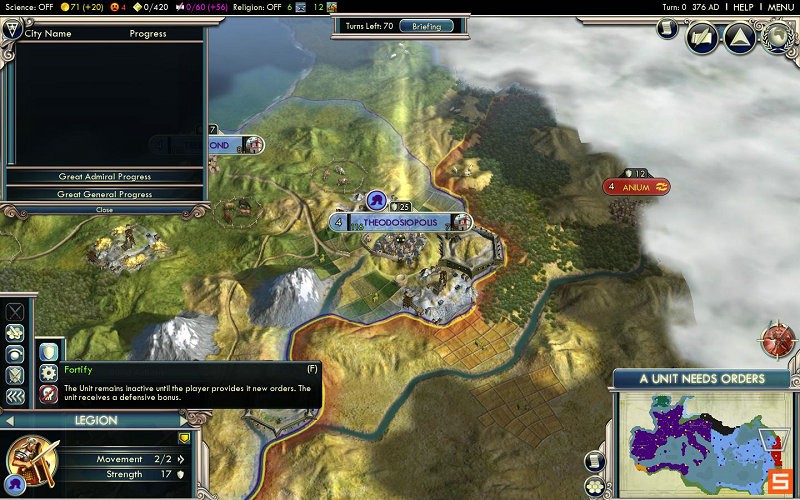
Task: Click the red skull unit action icon
Action: [48, 394]
